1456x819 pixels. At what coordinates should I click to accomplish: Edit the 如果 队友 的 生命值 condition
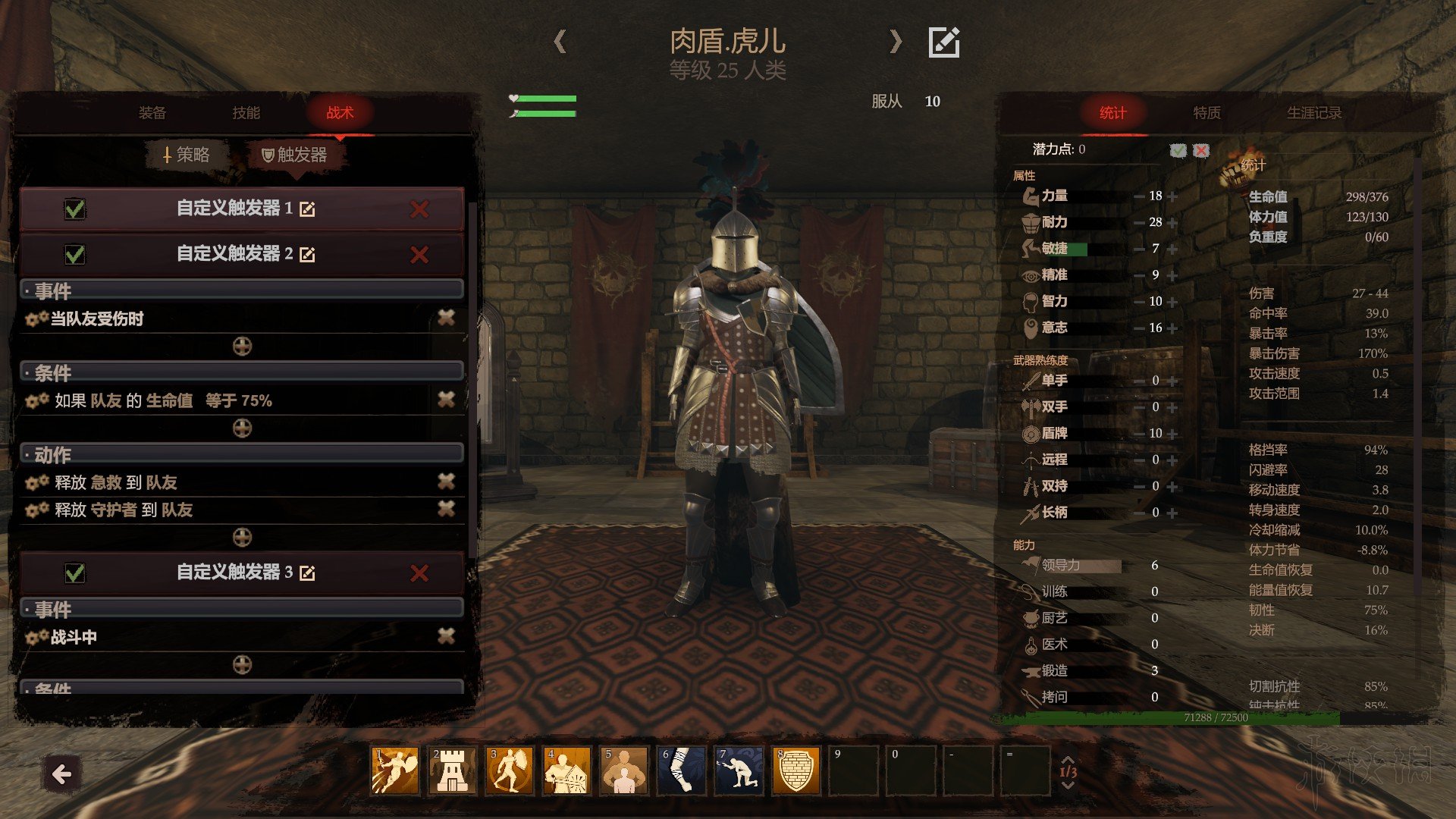coord(36,400)
